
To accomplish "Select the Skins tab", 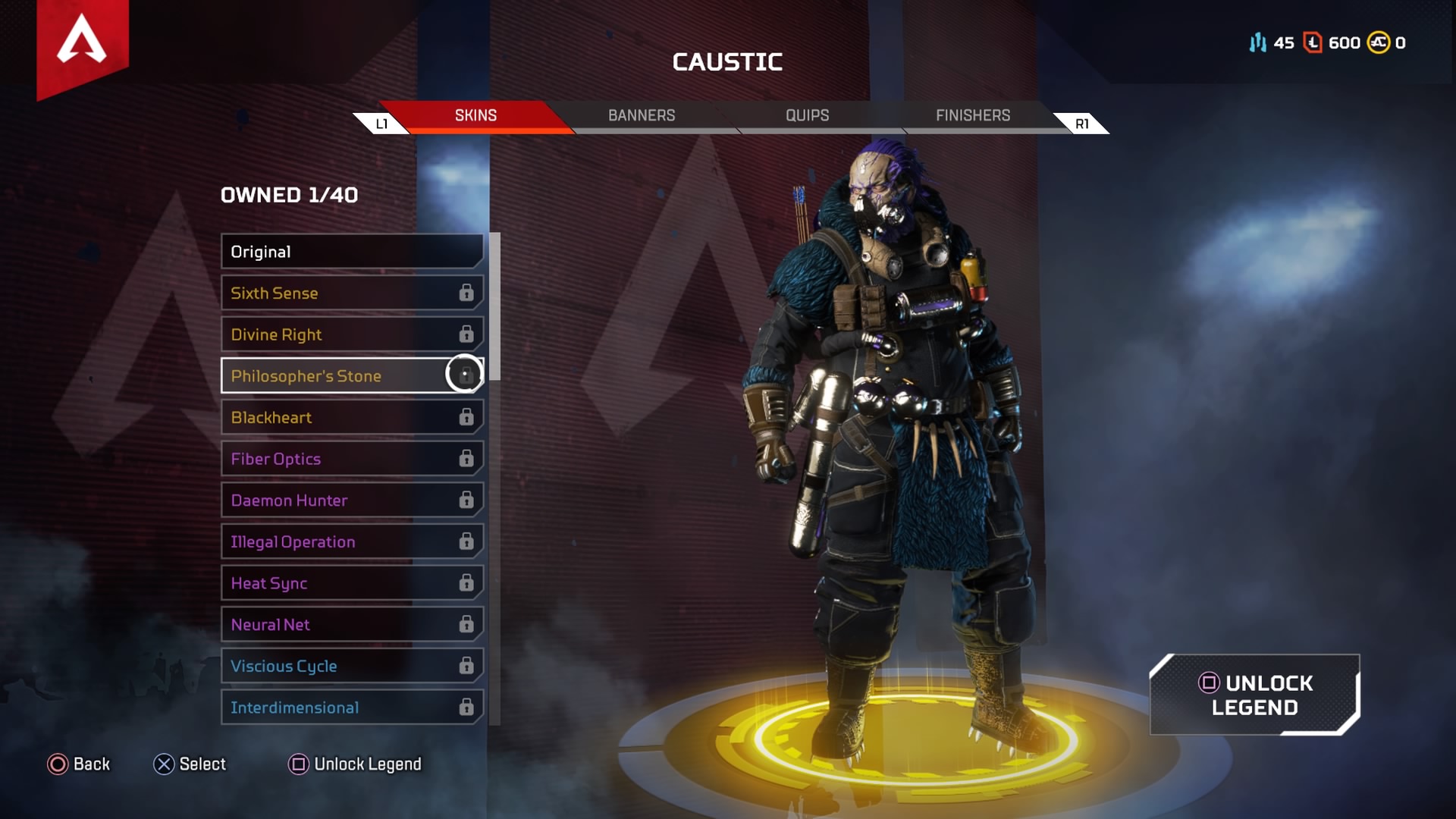I will (x=475, y=115).
